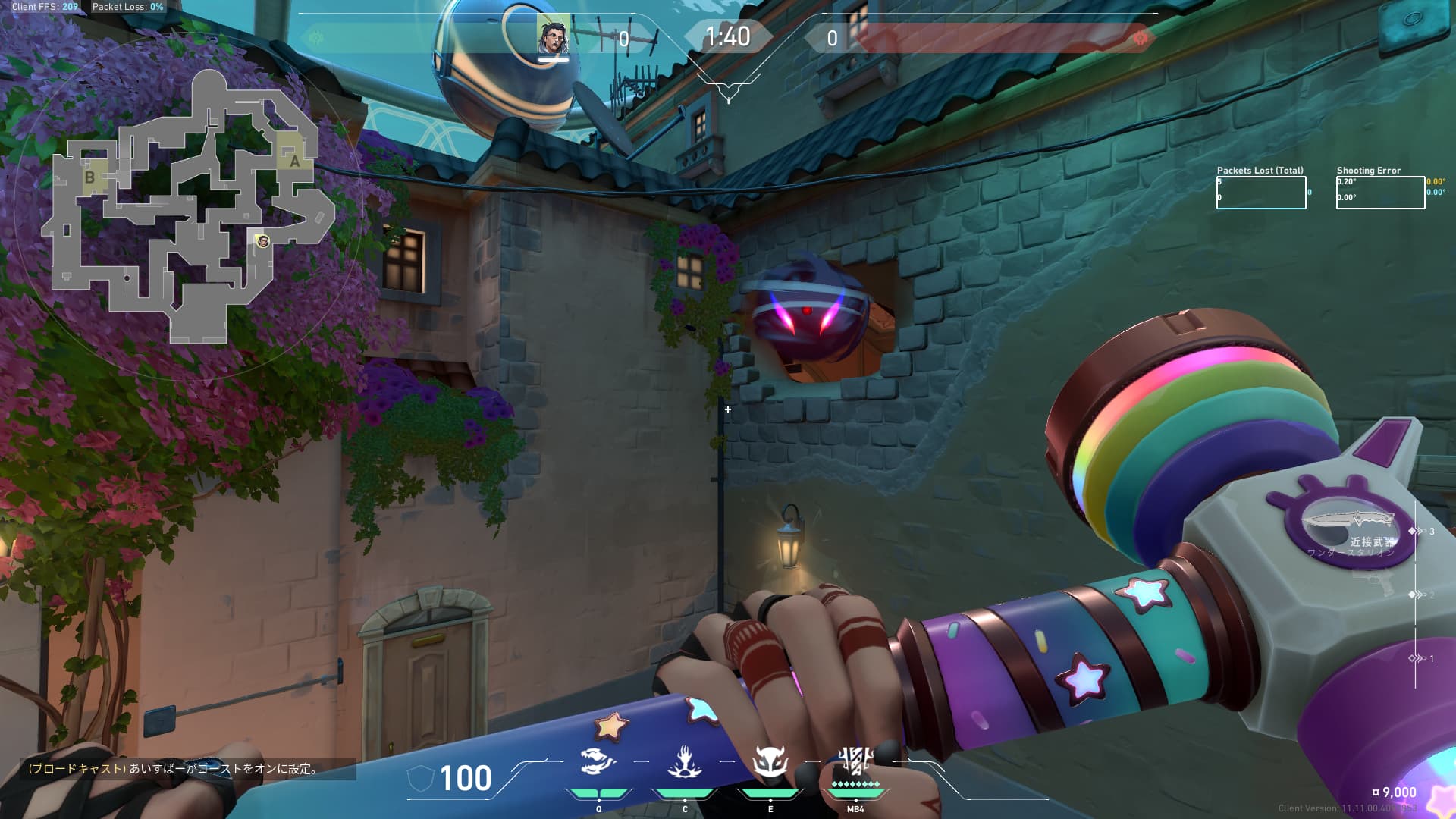Viewport: 1456px width, 819px height.
Task: Activate the Prowler ability icon labeled C
Action: coord(684,762)
